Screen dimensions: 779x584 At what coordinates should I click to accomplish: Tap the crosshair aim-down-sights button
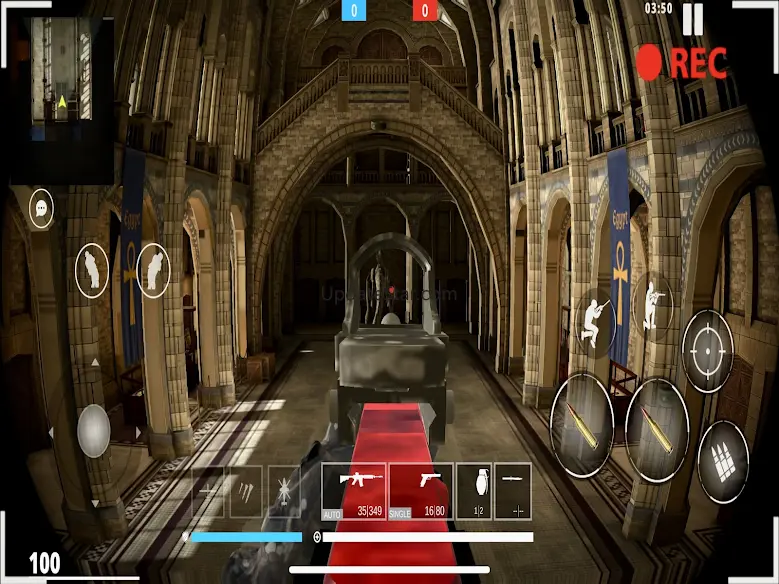(x=708, y=351)
